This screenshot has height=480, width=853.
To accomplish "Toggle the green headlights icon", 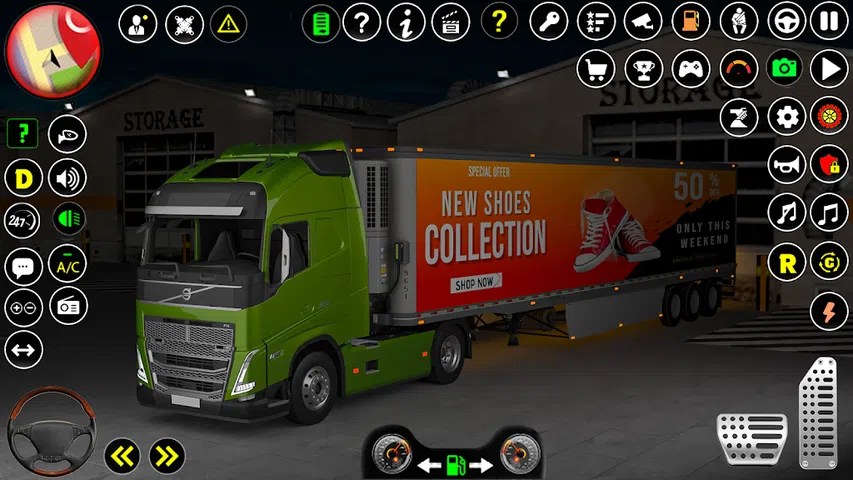I will tap(68, 218).
